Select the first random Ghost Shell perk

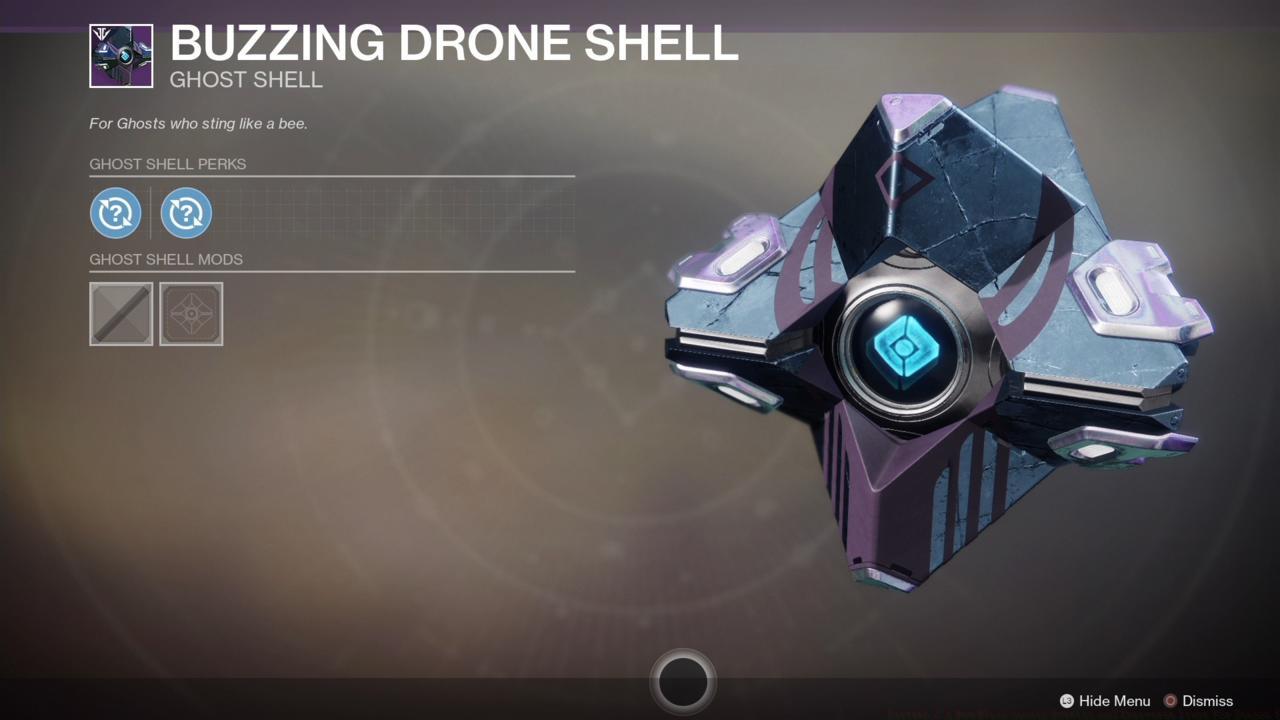pyautogui.click(x=115, y=212)
